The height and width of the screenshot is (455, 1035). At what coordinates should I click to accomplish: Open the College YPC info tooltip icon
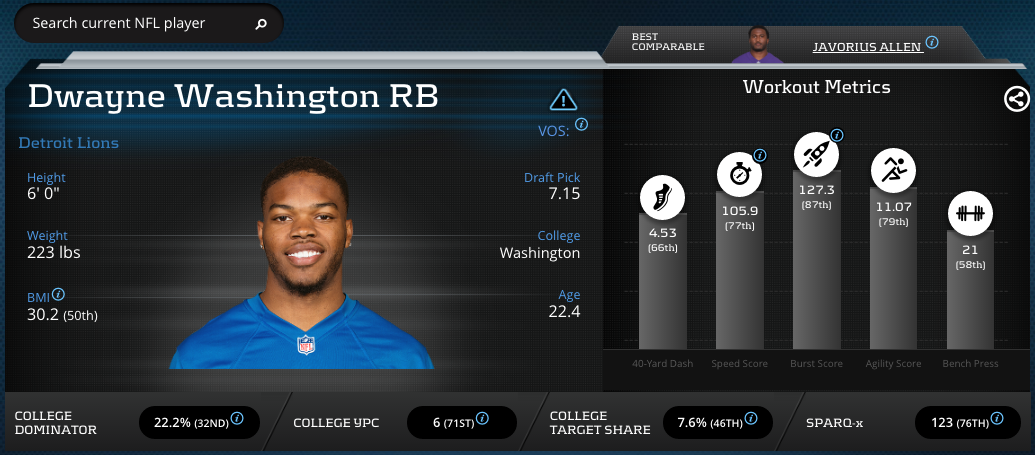click(482, 418)
